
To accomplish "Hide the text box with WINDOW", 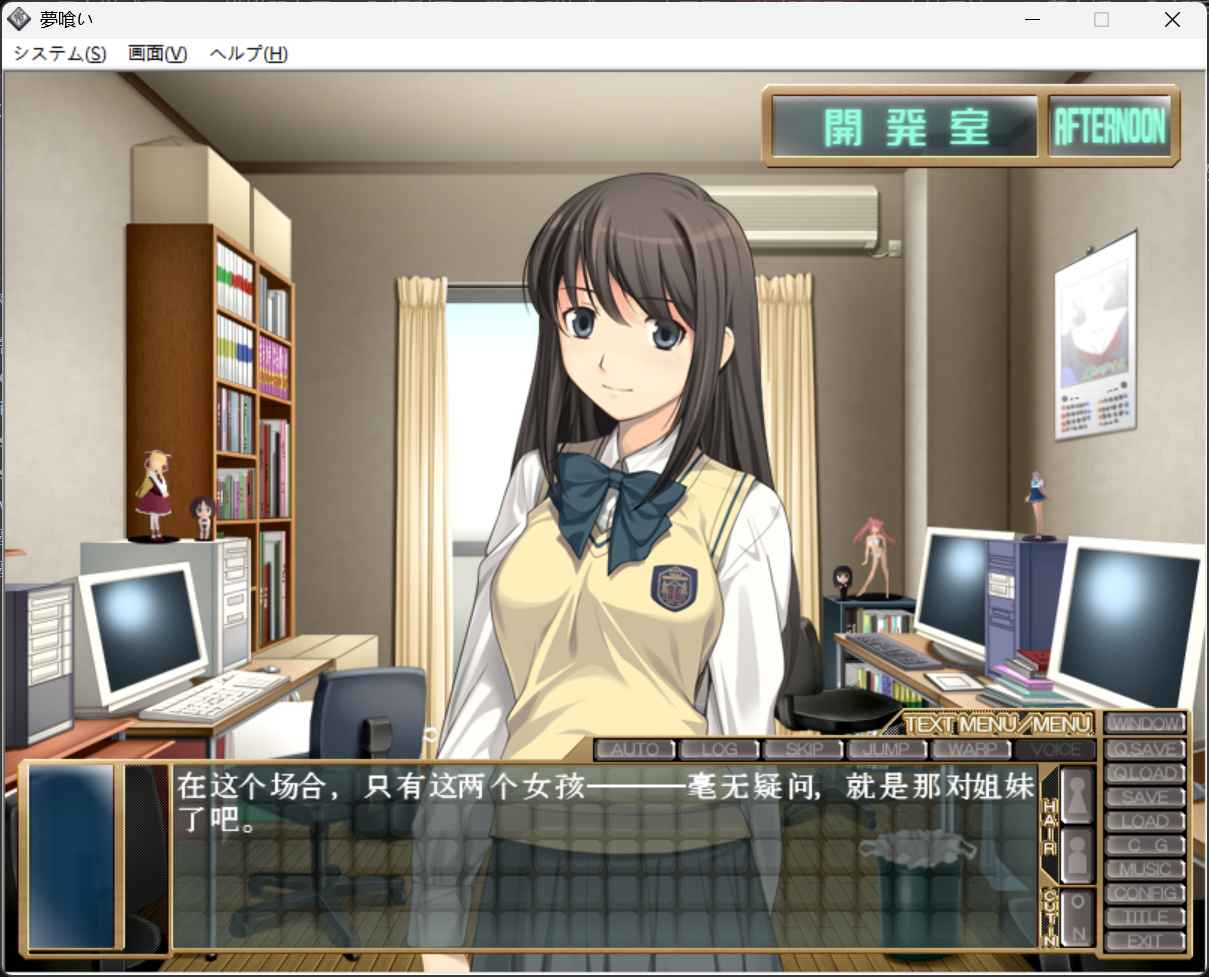I will pos(1145,723).
